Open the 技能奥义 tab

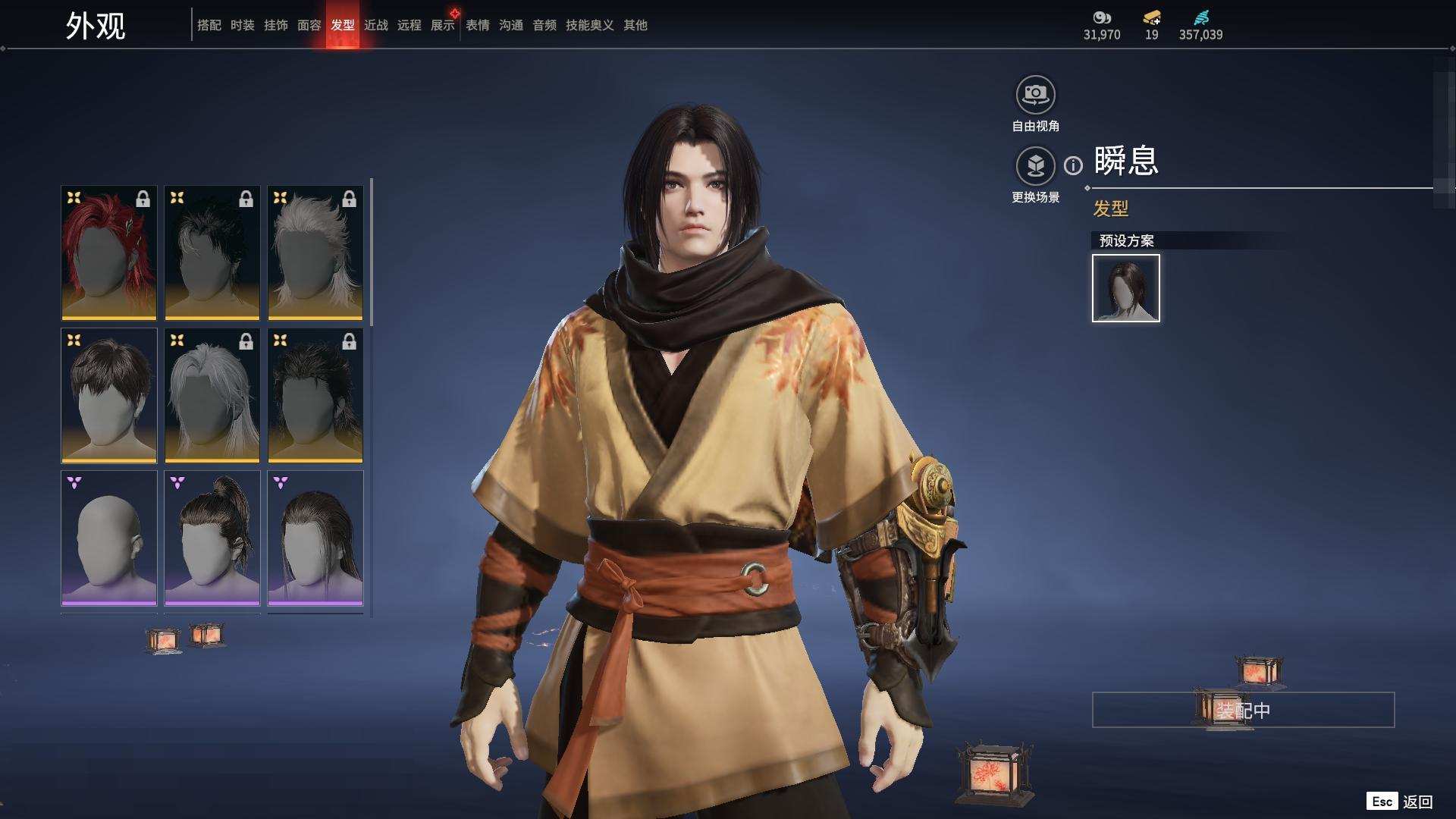click(x=590, y=25)
